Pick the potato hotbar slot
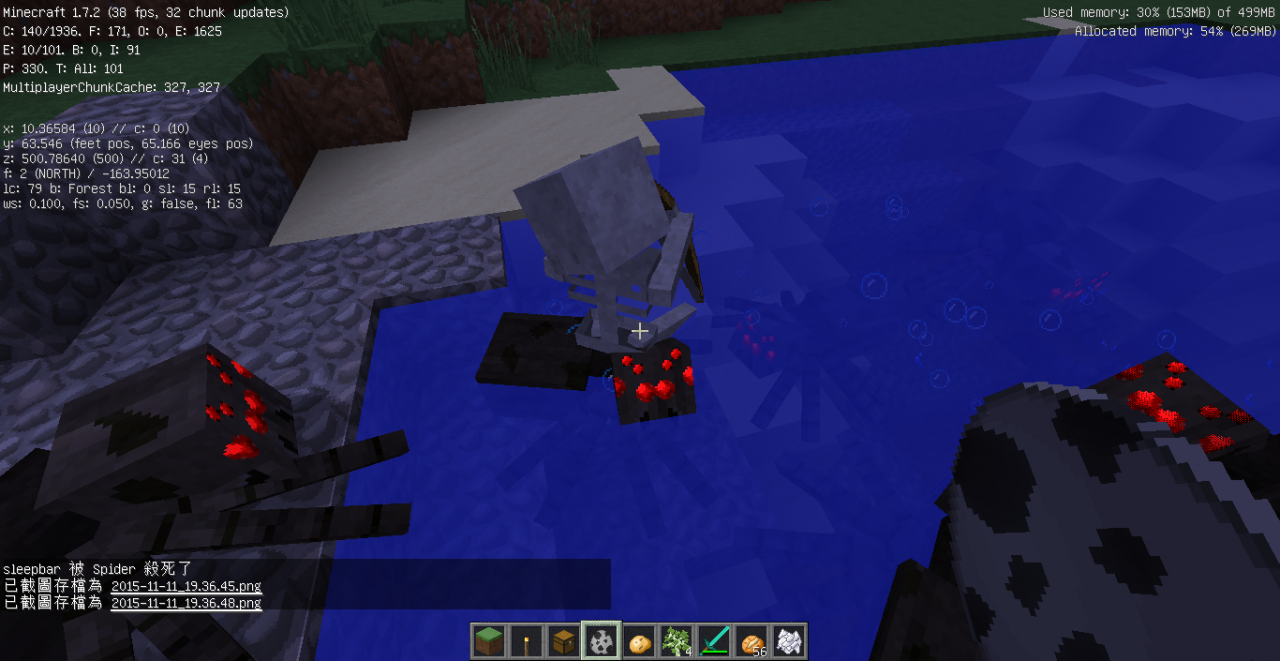The width and height of the screenshot is (1280, 661). (640, 641)
